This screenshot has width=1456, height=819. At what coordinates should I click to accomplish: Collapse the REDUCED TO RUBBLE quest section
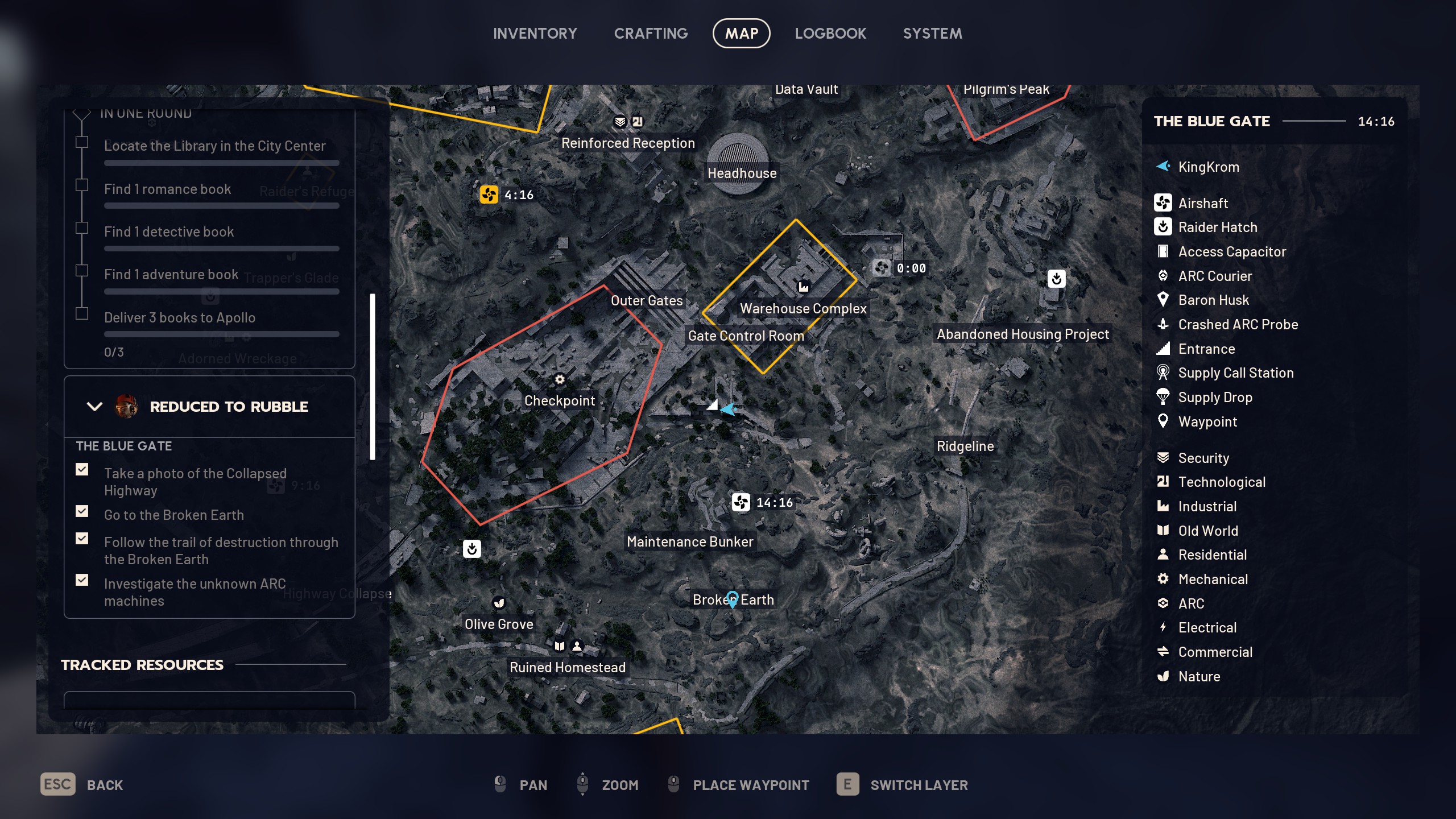[x=93, y=406]
